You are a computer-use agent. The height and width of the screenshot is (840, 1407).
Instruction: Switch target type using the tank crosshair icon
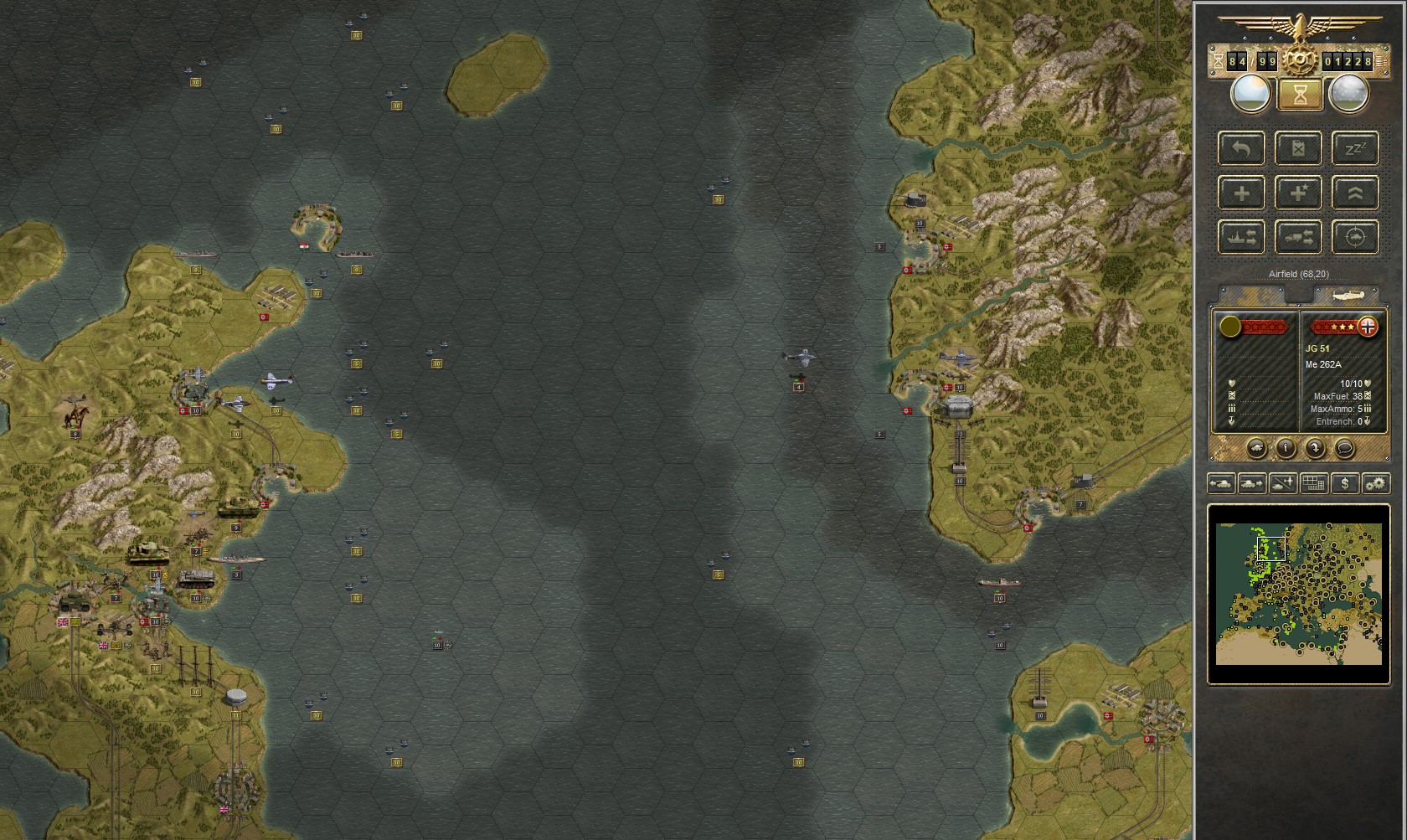coord(1355,238)
